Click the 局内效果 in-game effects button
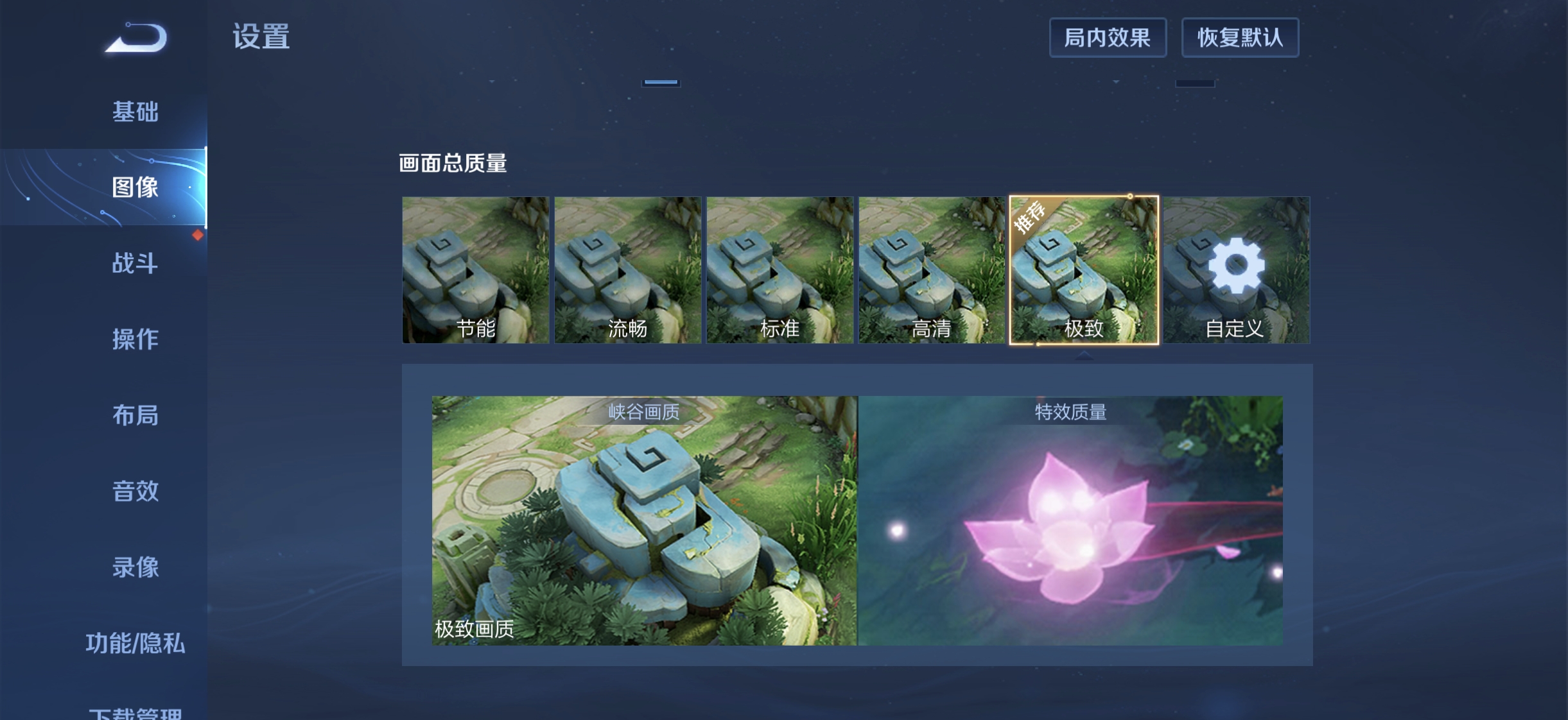Image resolution: width=1568 pixels, height=720 pixels. (1109, 37)
